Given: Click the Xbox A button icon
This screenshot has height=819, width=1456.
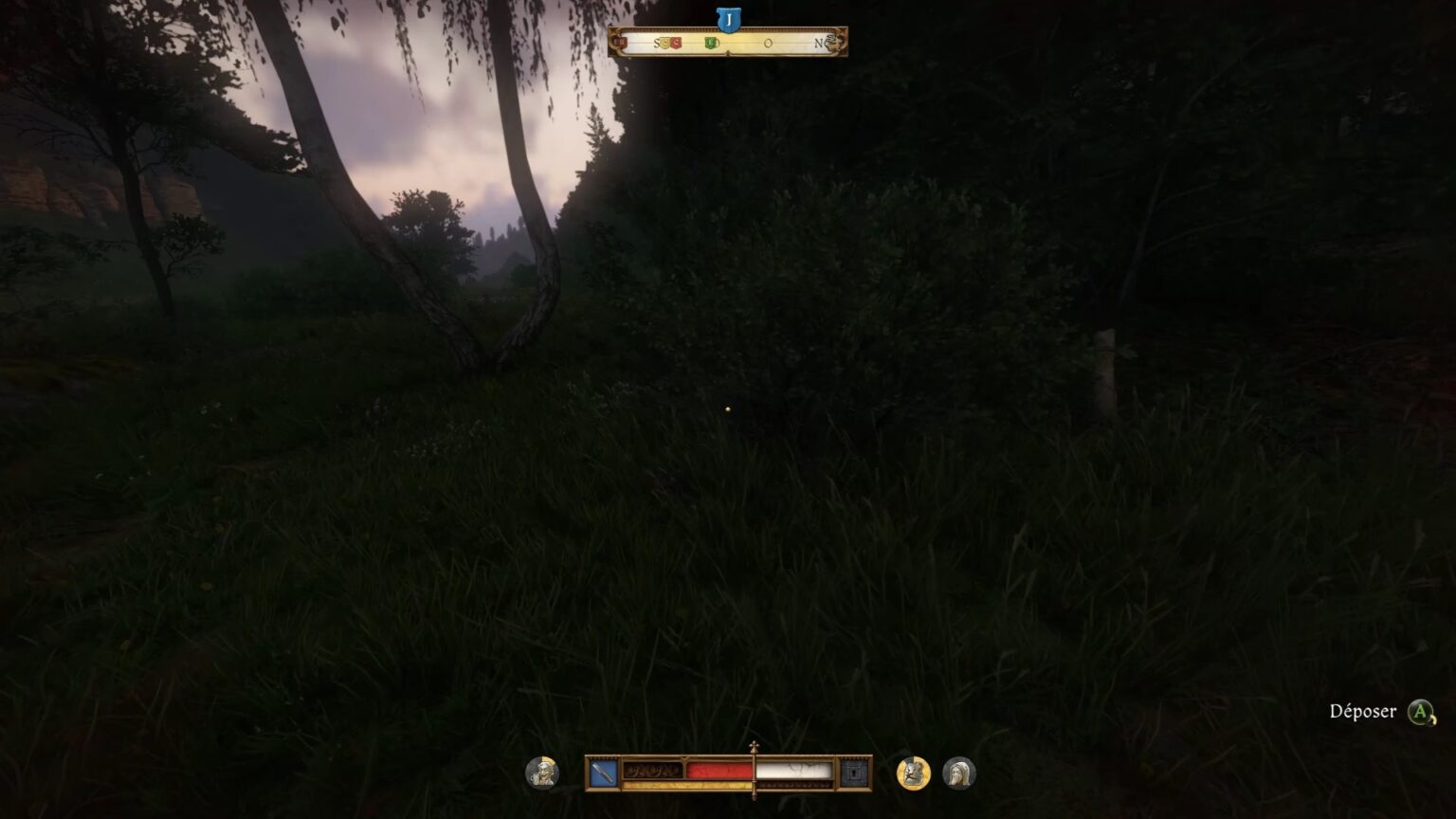Looking at the screenshot, I should point(1419,711).
